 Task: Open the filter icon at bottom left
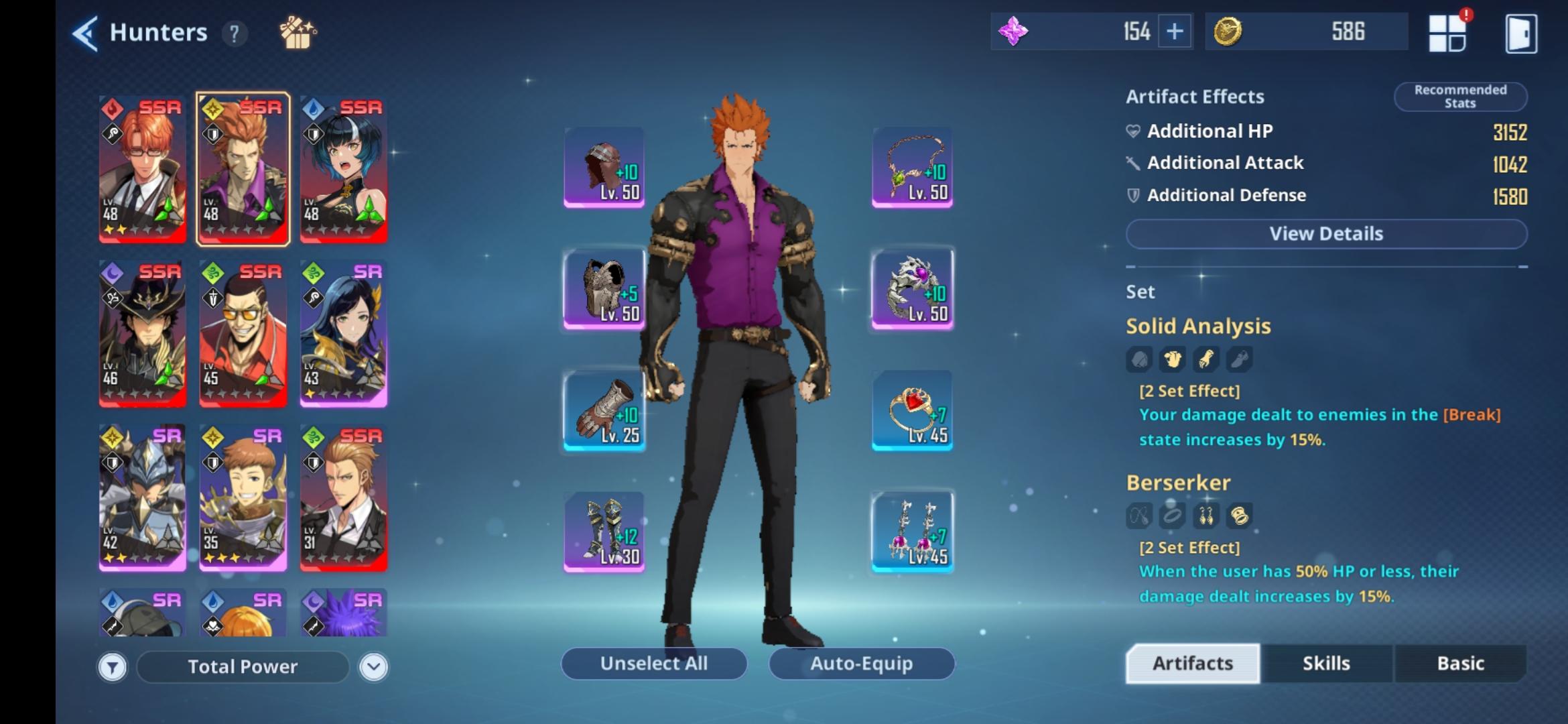pyautogui.click(x=113, y=666)
